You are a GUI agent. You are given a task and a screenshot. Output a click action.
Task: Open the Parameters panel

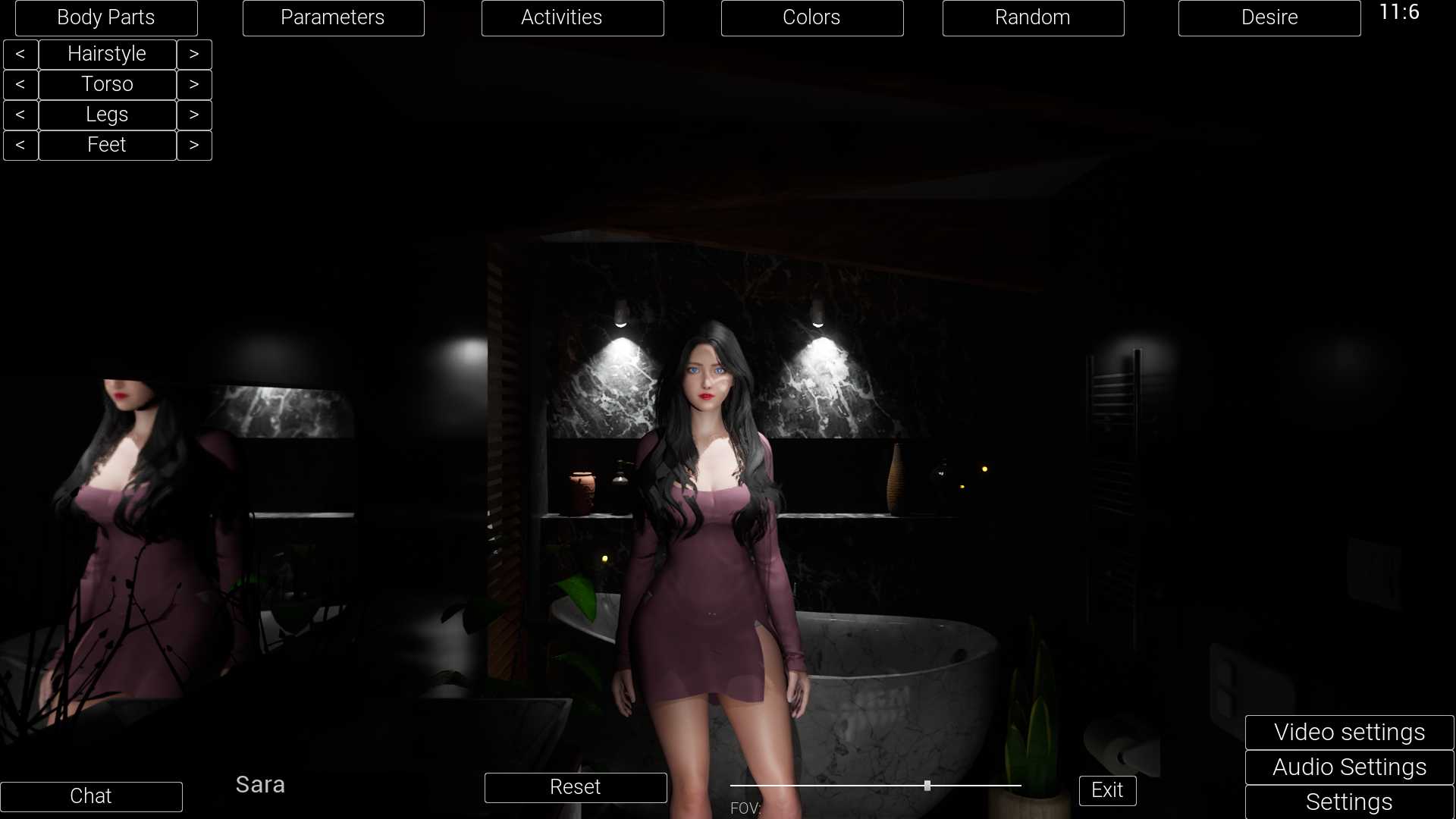(x=333, y=17)
